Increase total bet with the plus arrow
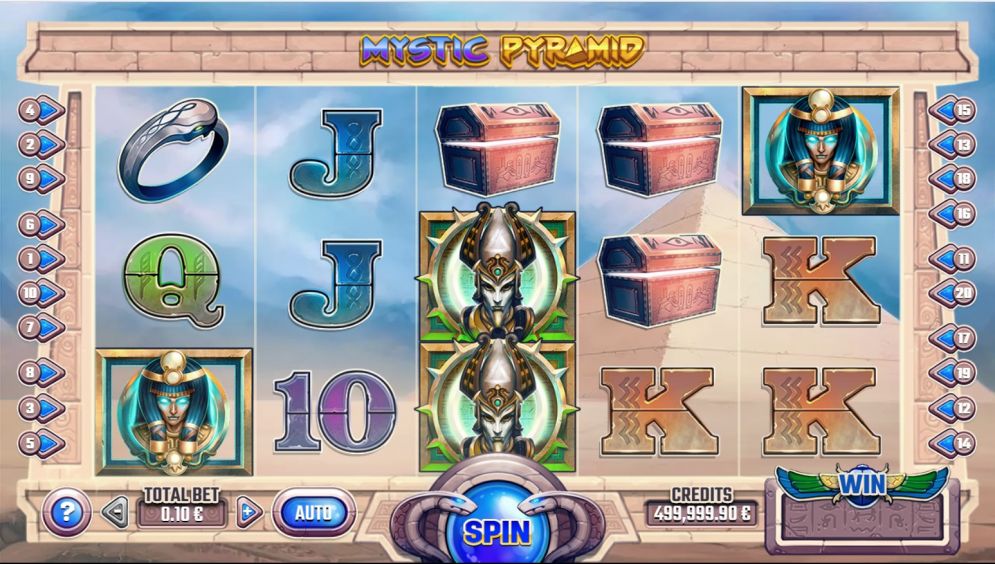 tap(249, 513)
